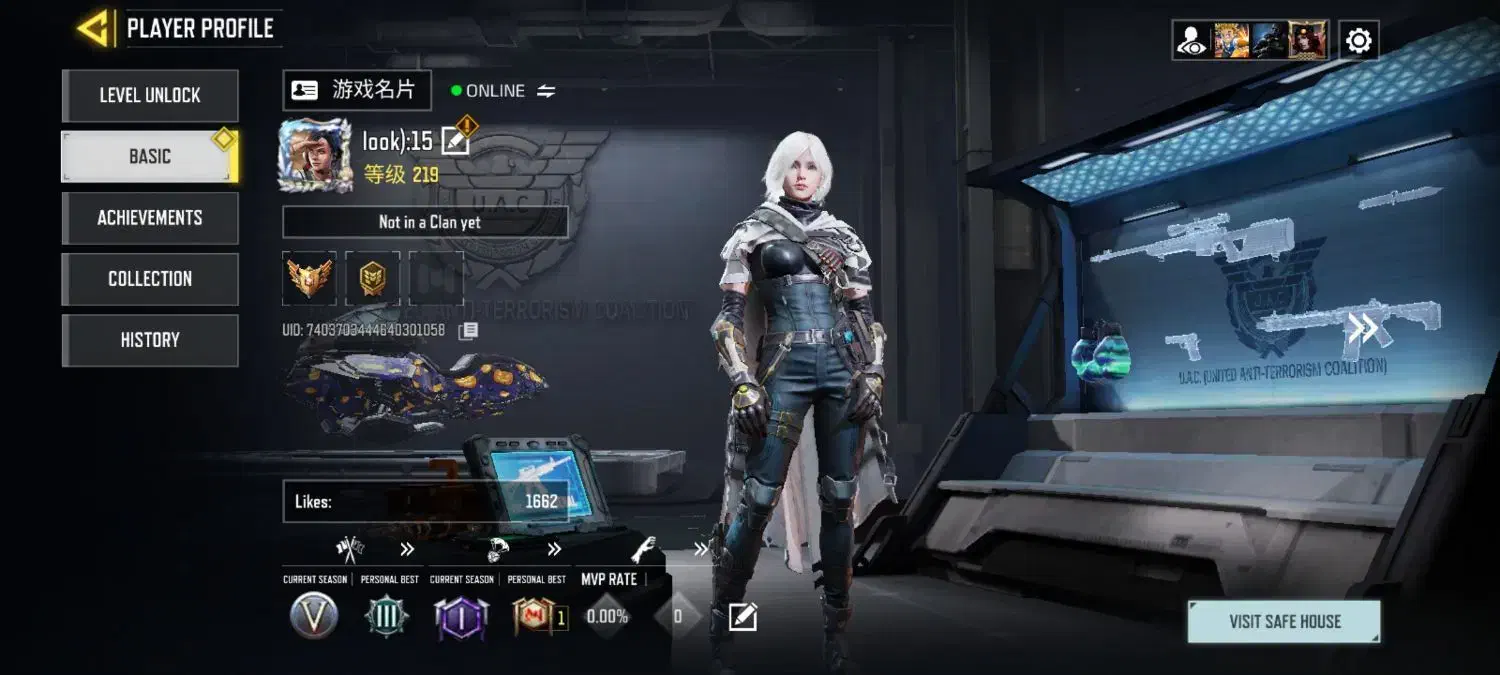Edit the stats display with bottom pencil icon
This screenshot has width=1500, height=675.
tap(742, 617)
